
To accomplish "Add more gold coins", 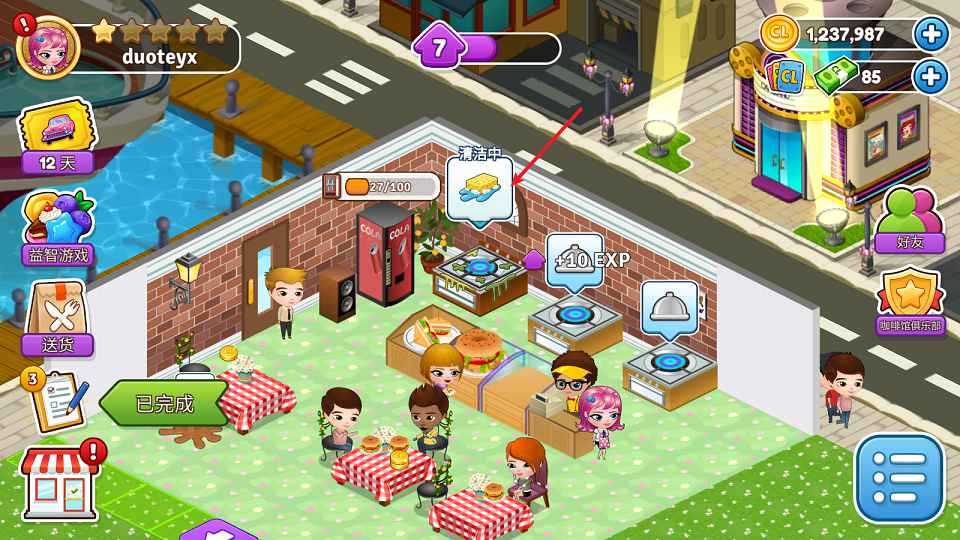I will 931,34.
